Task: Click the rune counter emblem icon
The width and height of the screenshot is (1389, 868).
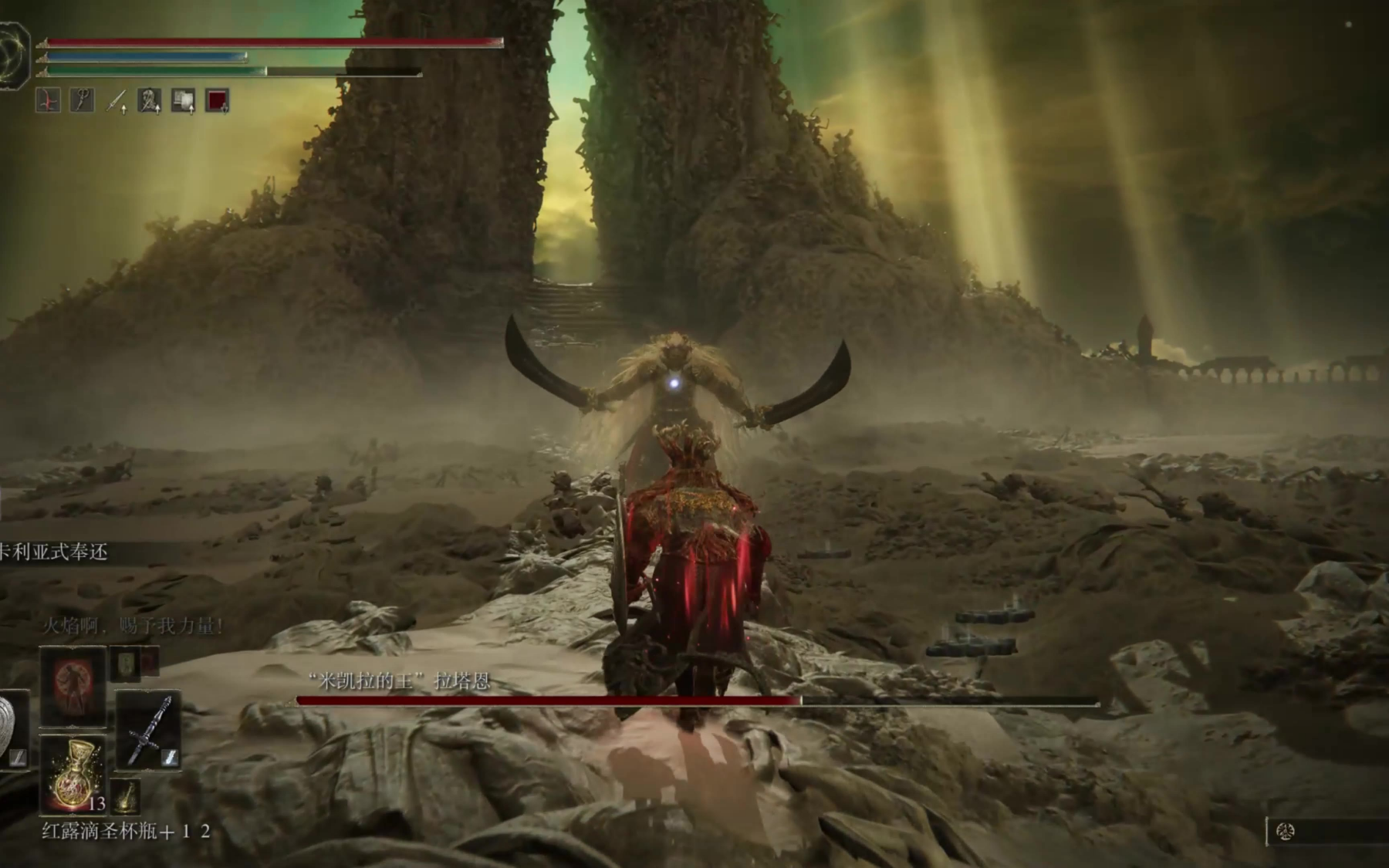Action: [x=1286, y=832]
